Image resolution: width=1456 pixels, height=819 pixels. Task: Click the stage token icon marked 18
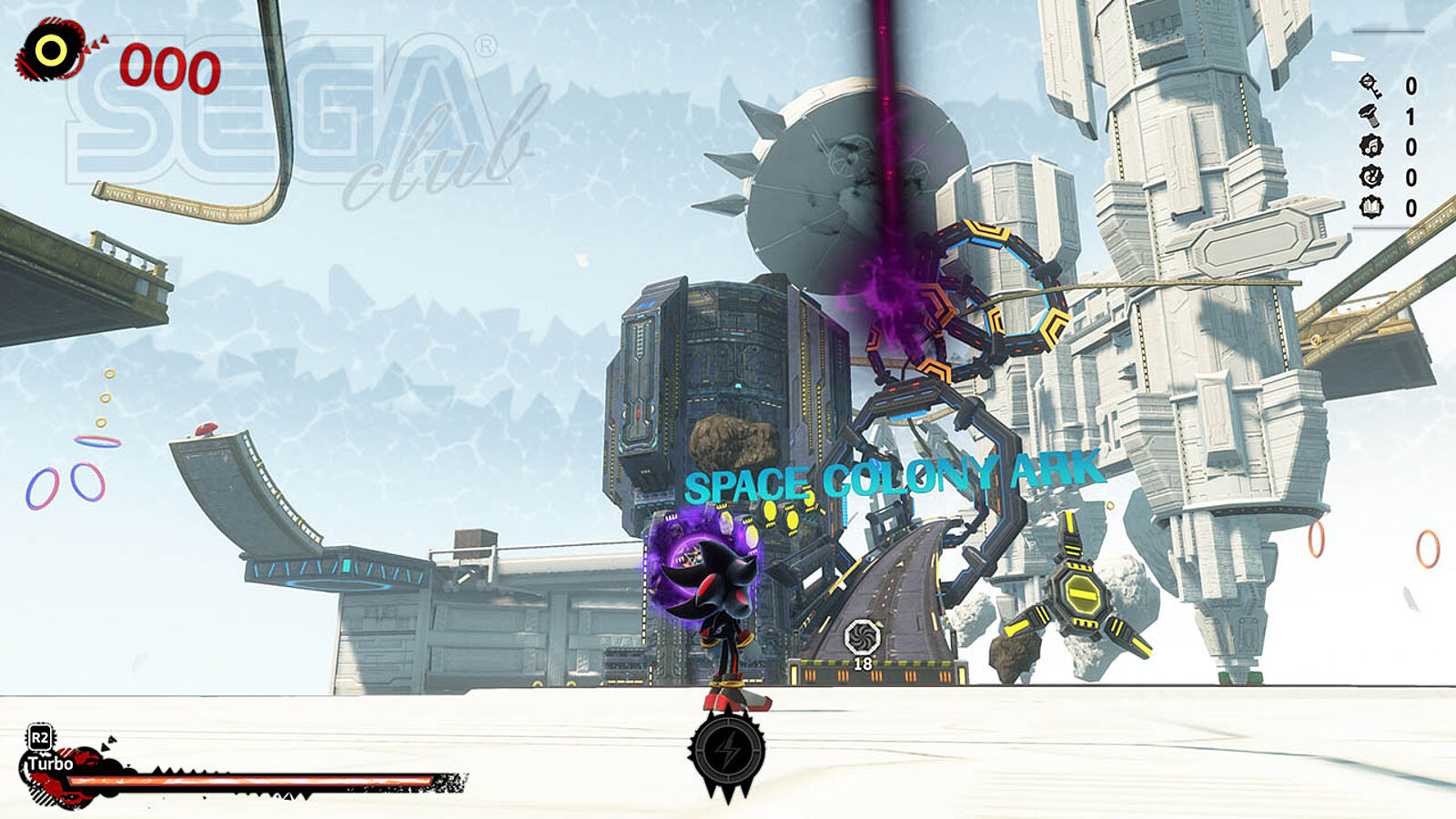[862, 637]
